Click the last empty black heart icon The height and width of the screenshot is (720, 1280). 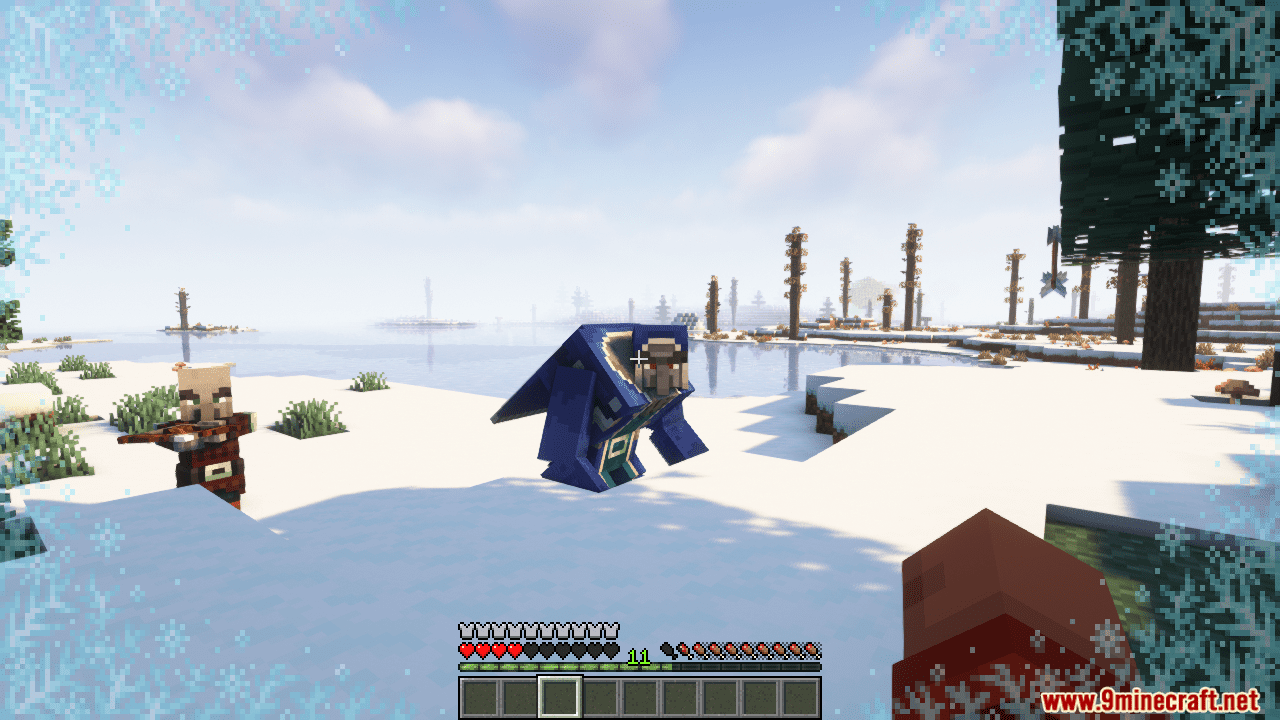[612, 649]
